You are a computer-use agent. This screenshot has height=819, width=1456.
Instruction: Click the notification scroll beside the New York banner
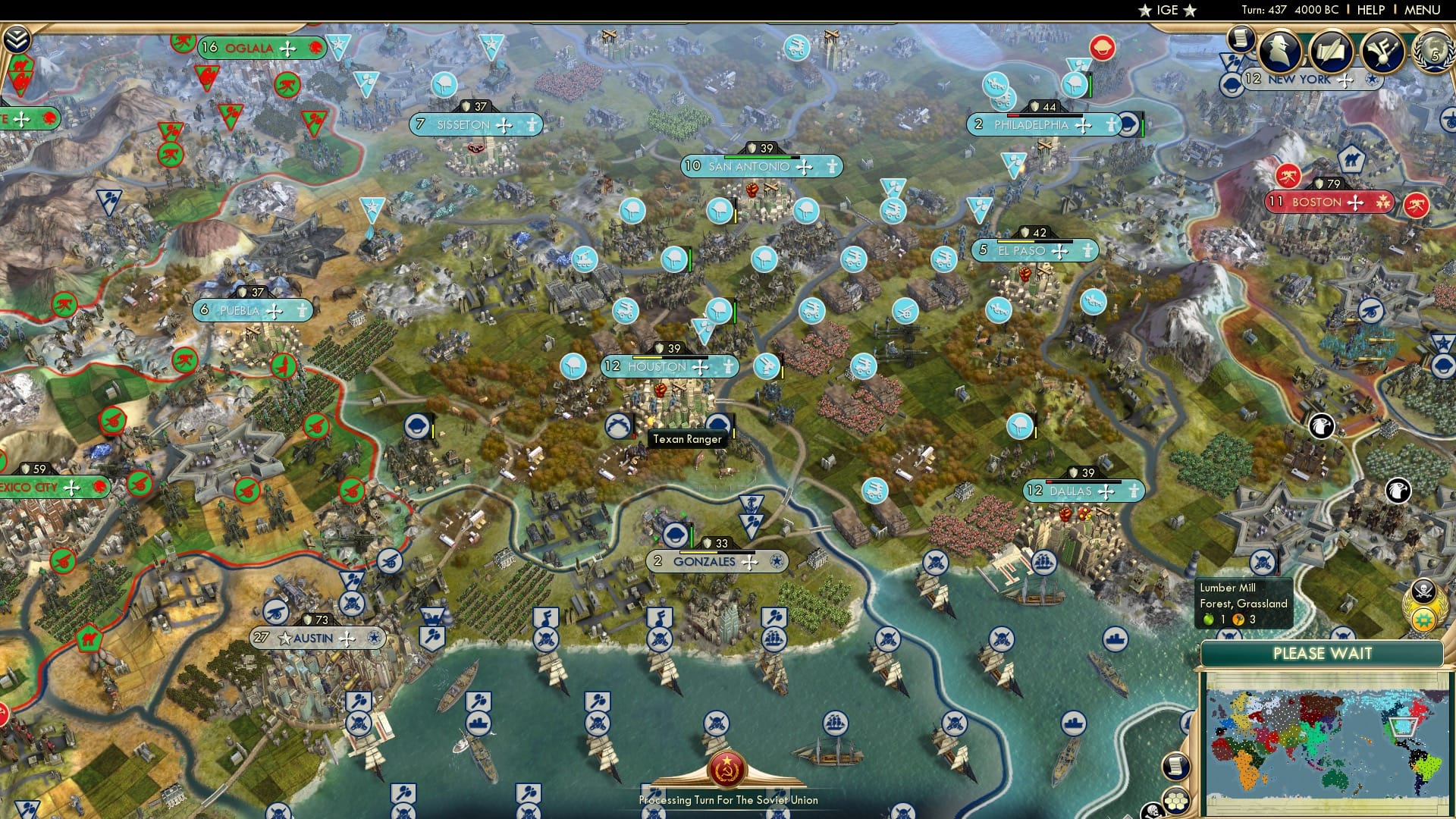[x=1241, y=39]
